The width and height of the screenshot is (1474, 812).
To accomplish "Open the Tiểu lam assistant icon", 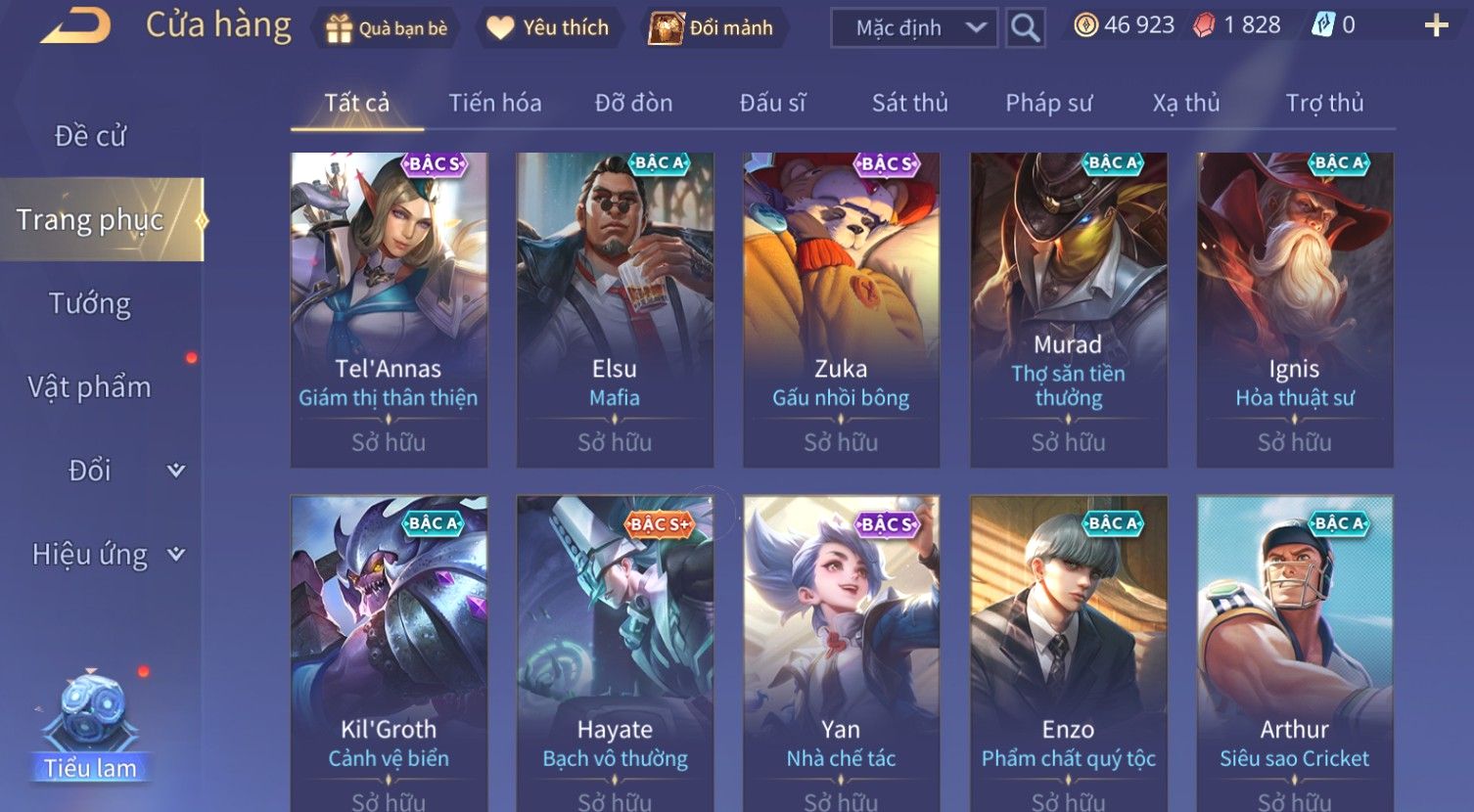I will 91,726.
